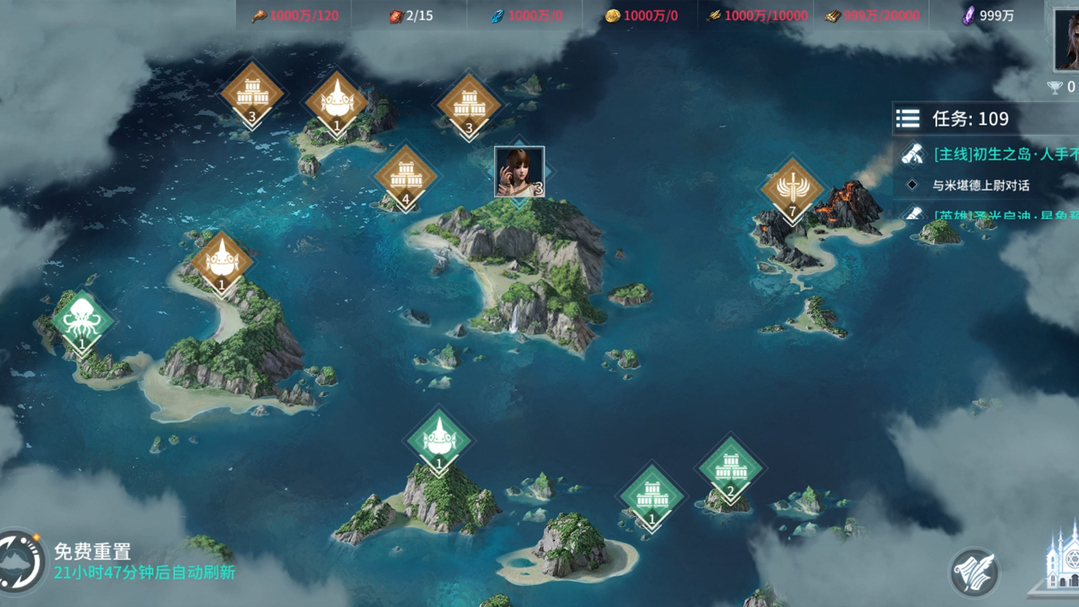Select the green octopus level 1 marker
Image resolution: width=1079 pixels, height=607 pixels.
coord(81,321)
